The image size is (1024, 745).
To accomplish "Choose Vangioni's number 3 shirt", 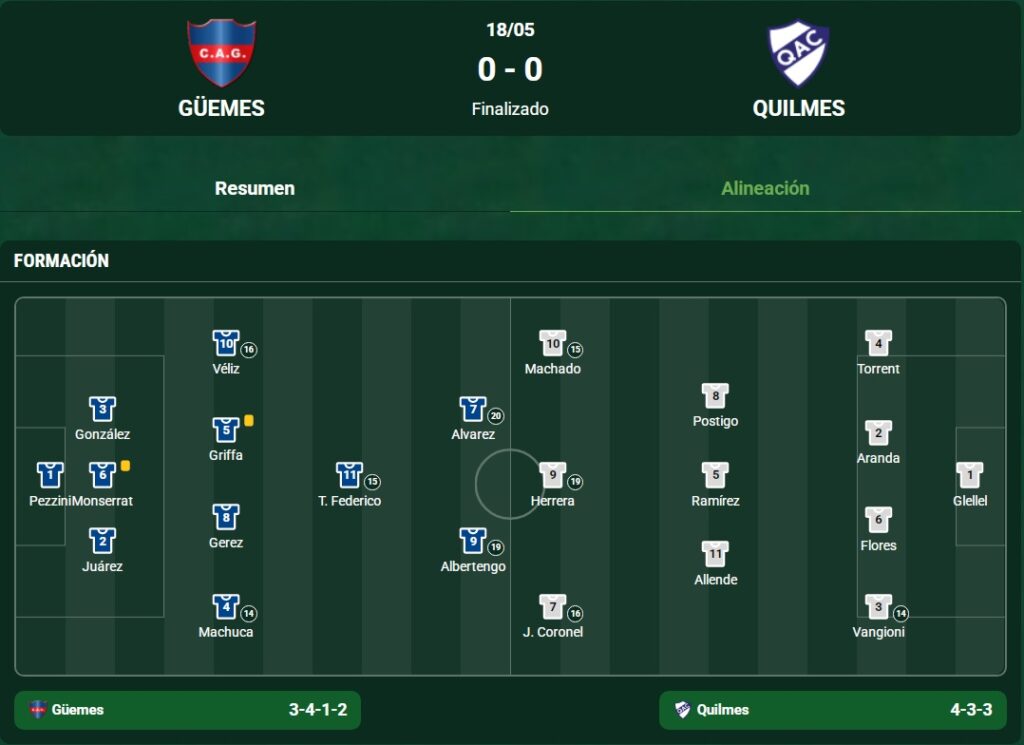I will [878, 607].
